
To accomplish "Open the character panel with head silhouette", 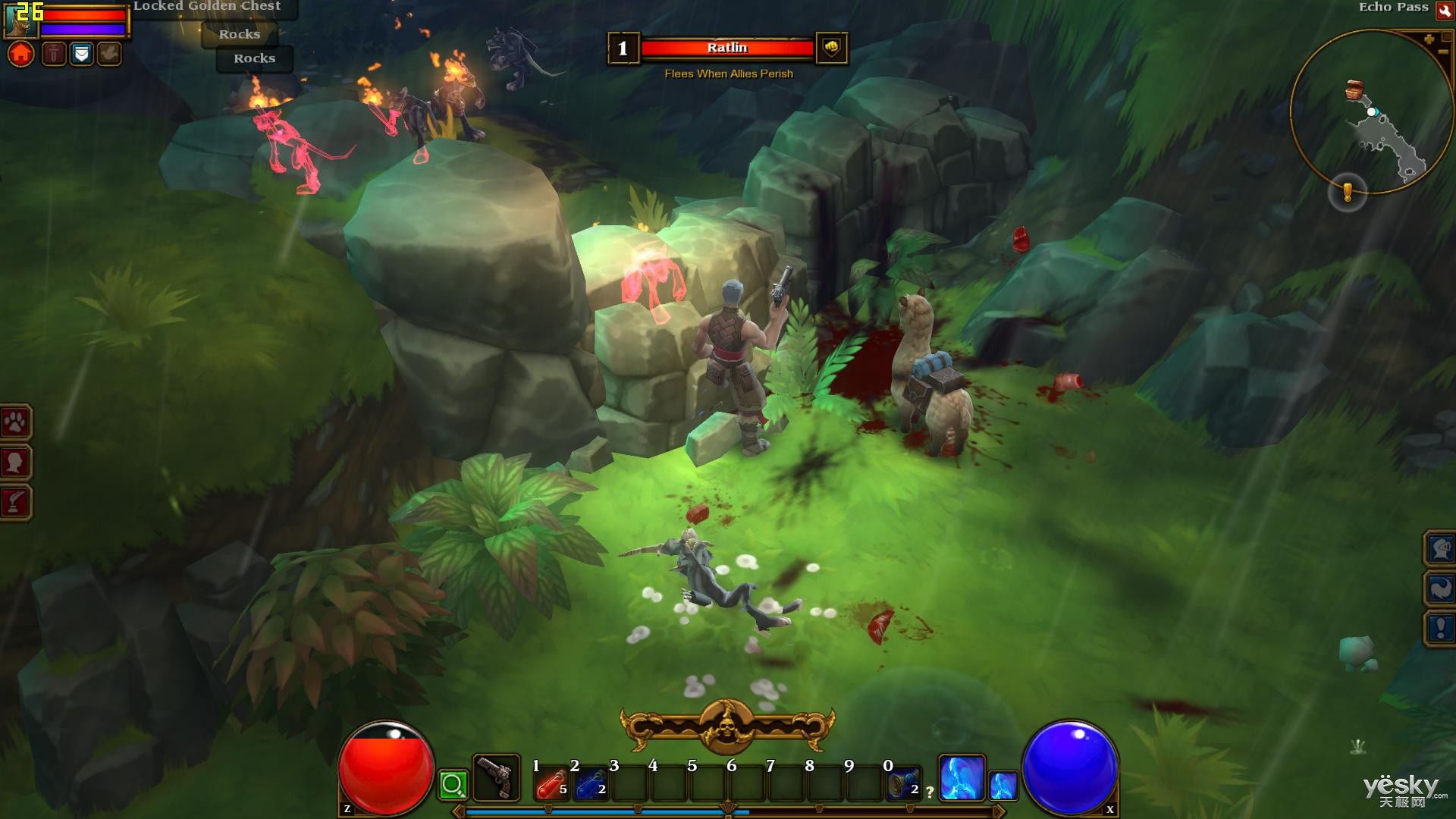I will [15, 462].
